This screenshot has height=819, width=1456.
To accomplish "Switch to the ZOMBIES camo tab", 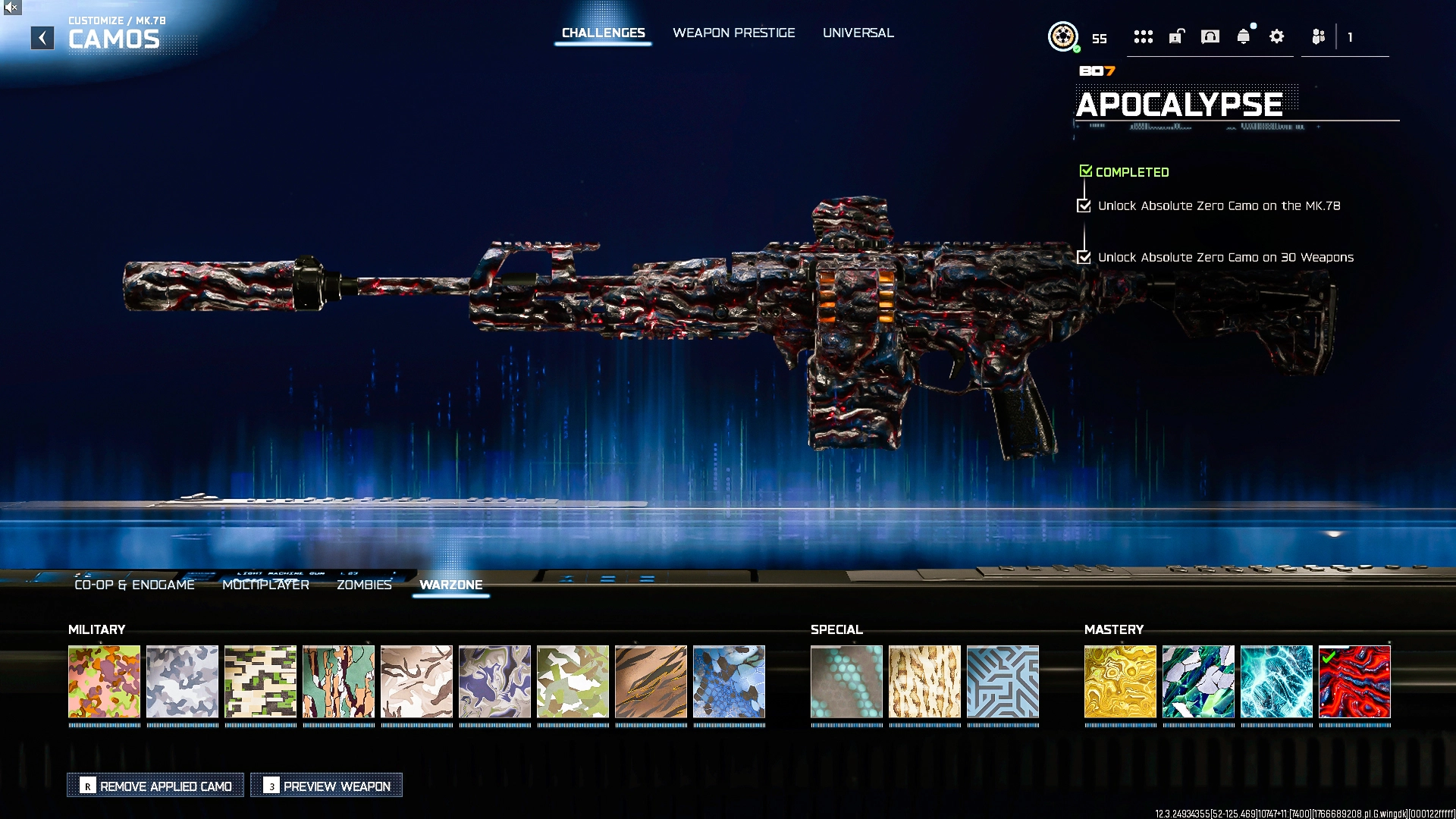I will 365,585.
